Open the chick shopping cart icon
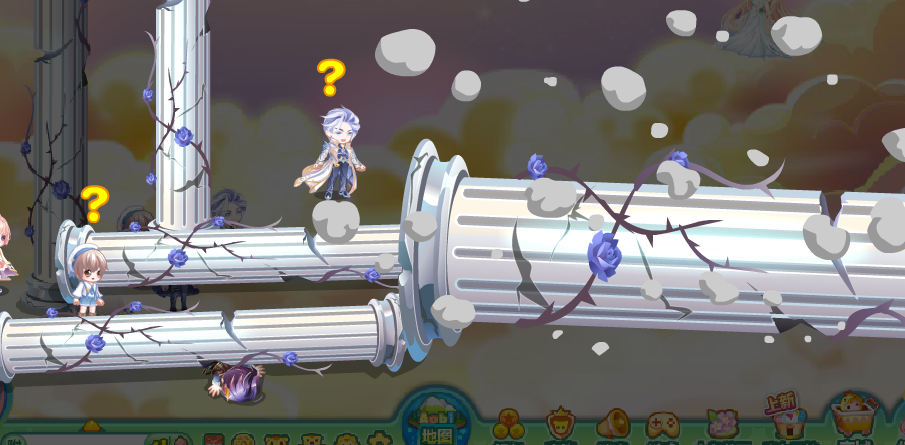 tap(853, 418)
